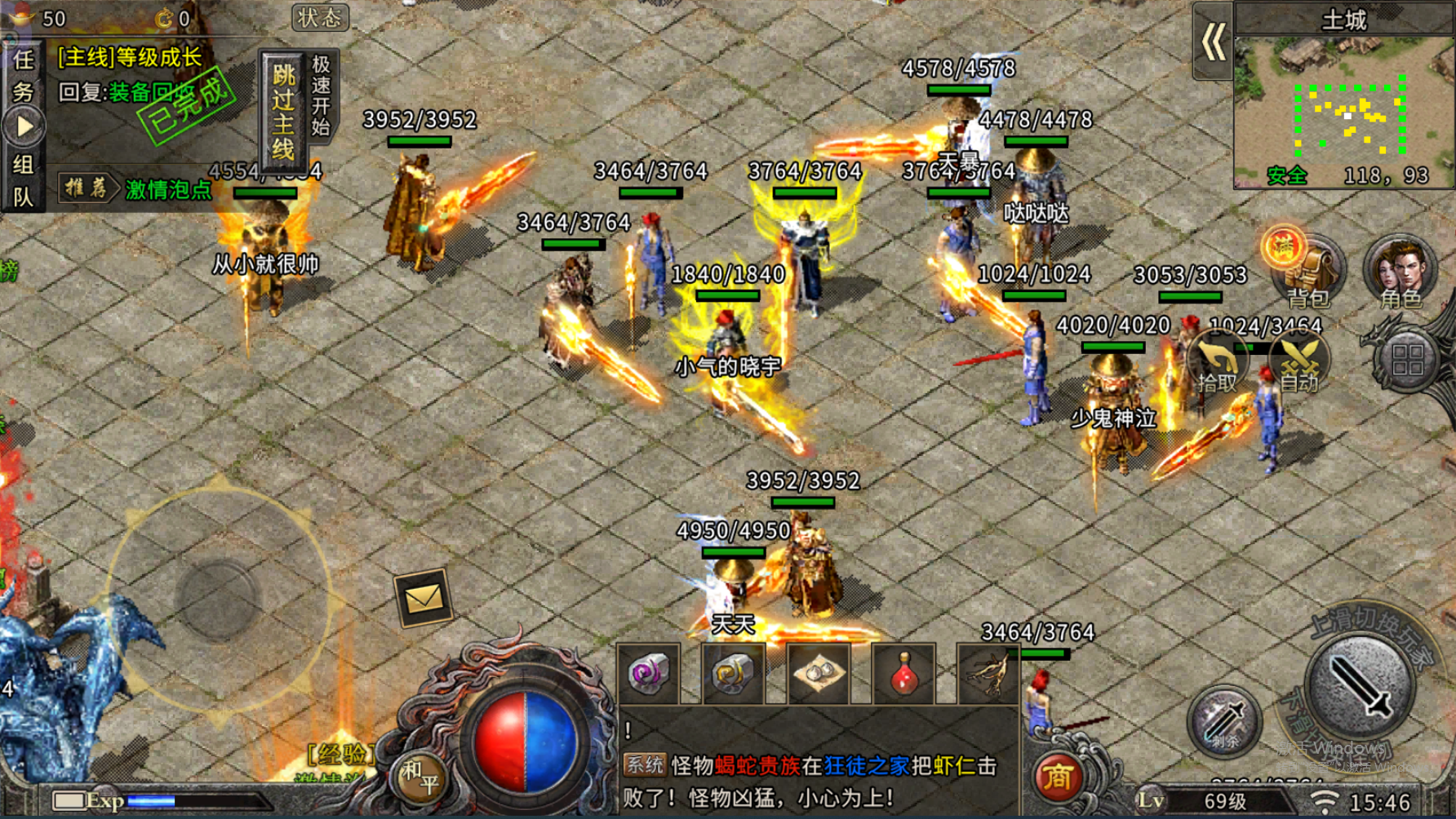1456x819 pixels.
Task: Toggle the 和平 peace attack mode
Action: (419, 777)
